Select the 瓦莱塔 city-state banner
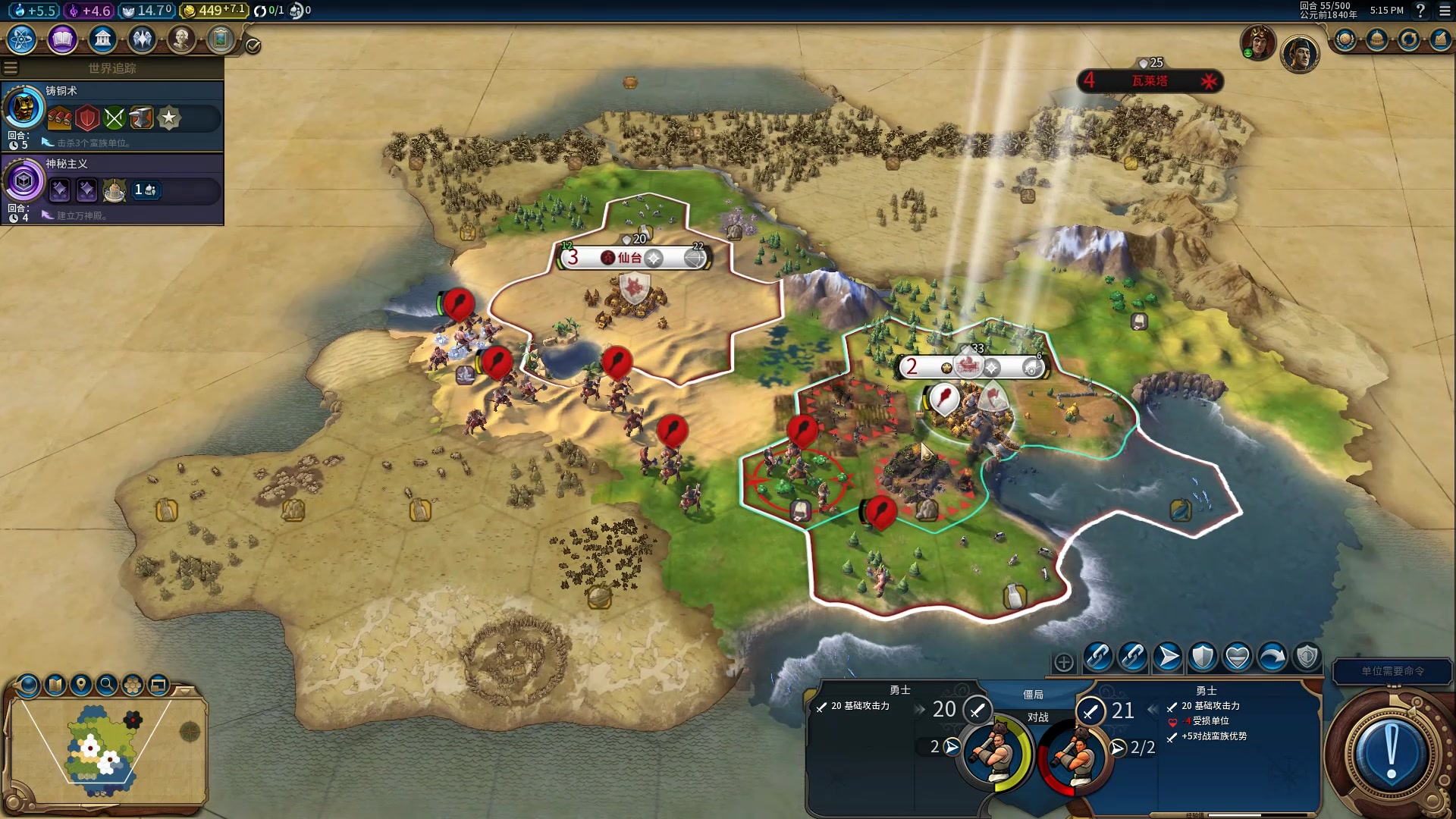Screen dimensions: 1456x819 pos(1150,81)
